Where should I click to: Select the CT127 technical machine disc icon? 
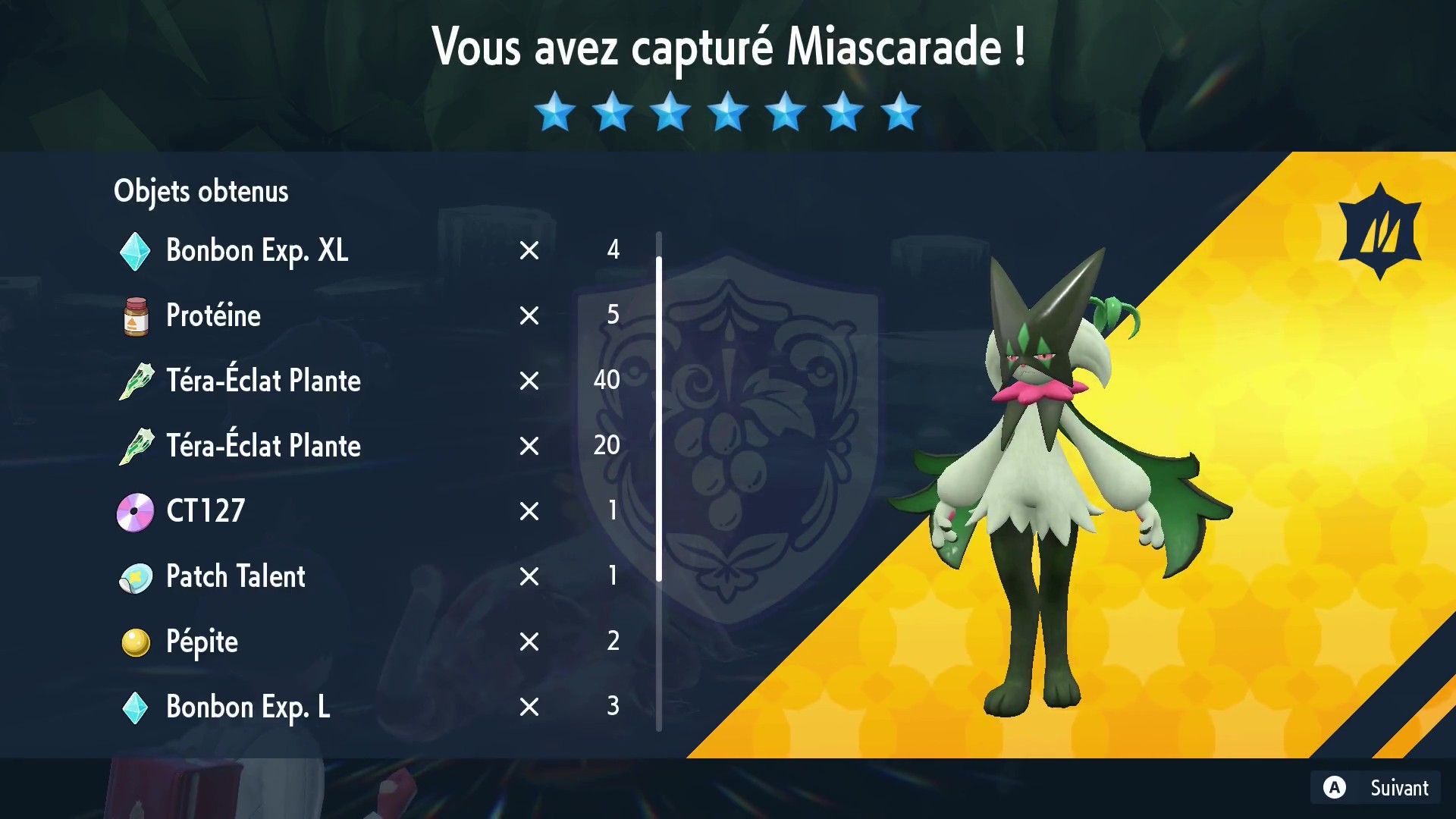coord(135,510)
